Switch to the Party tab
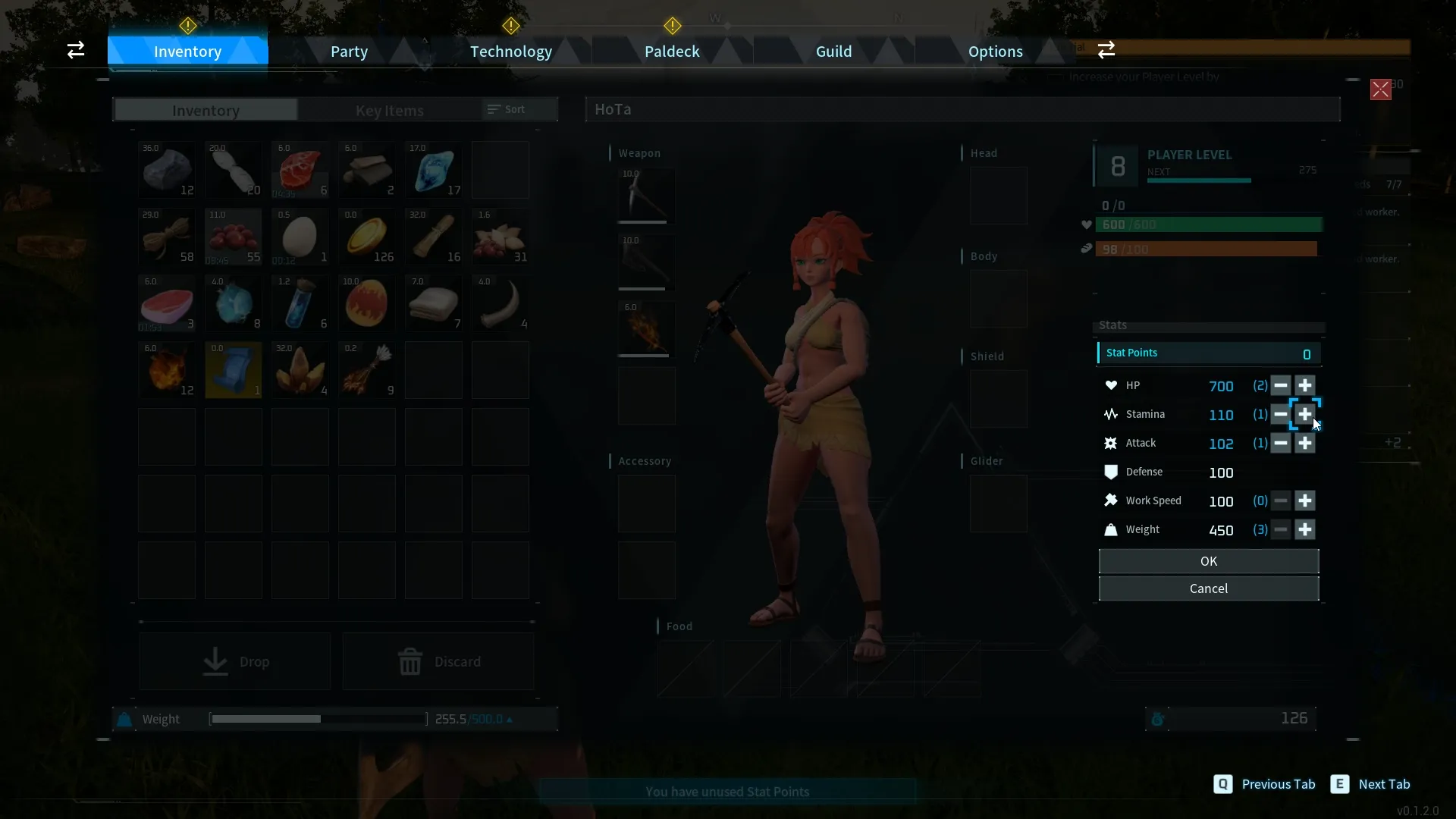The image size is (1456, 819). pos(349,52)
